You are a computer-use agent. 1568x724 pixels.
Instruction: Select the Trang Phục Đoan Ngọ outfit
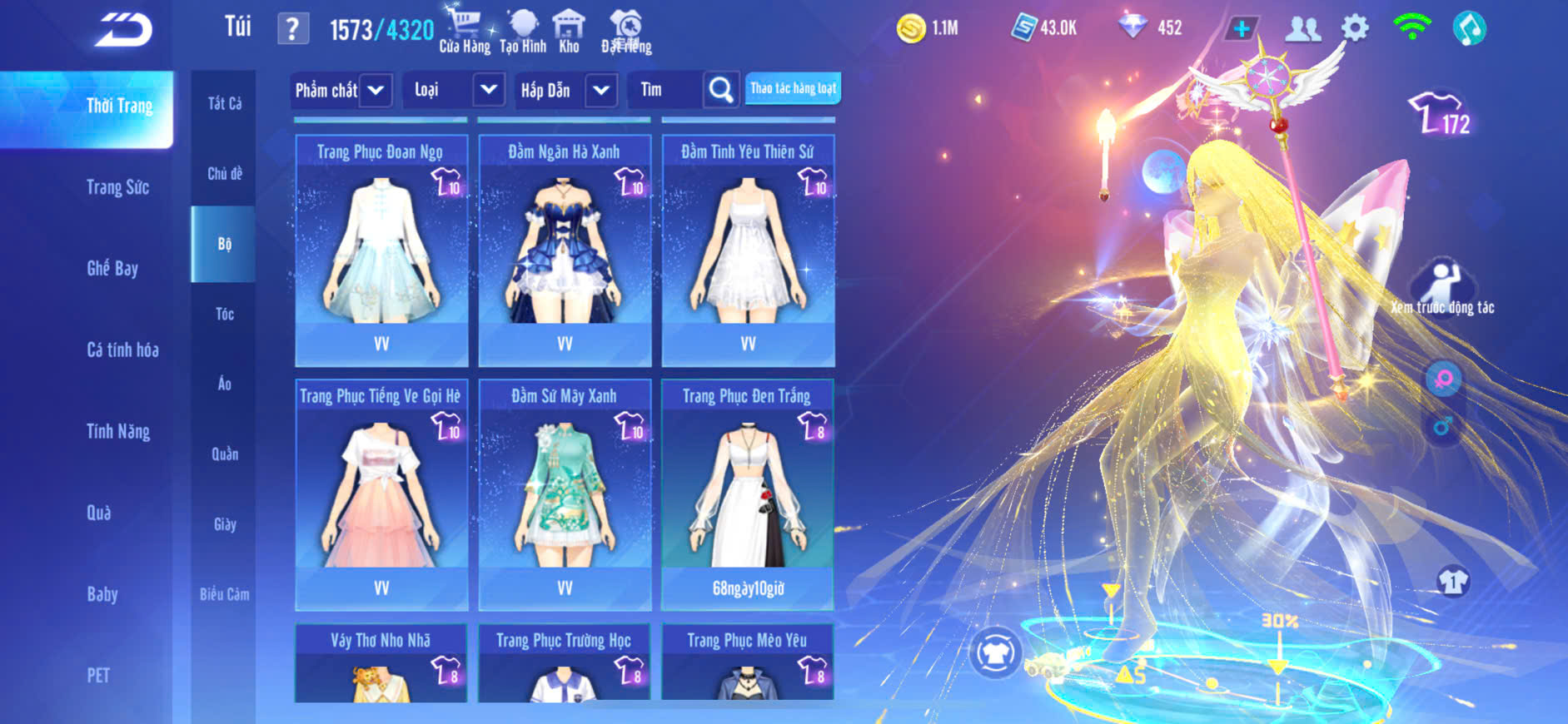click(x=381, y=250)
